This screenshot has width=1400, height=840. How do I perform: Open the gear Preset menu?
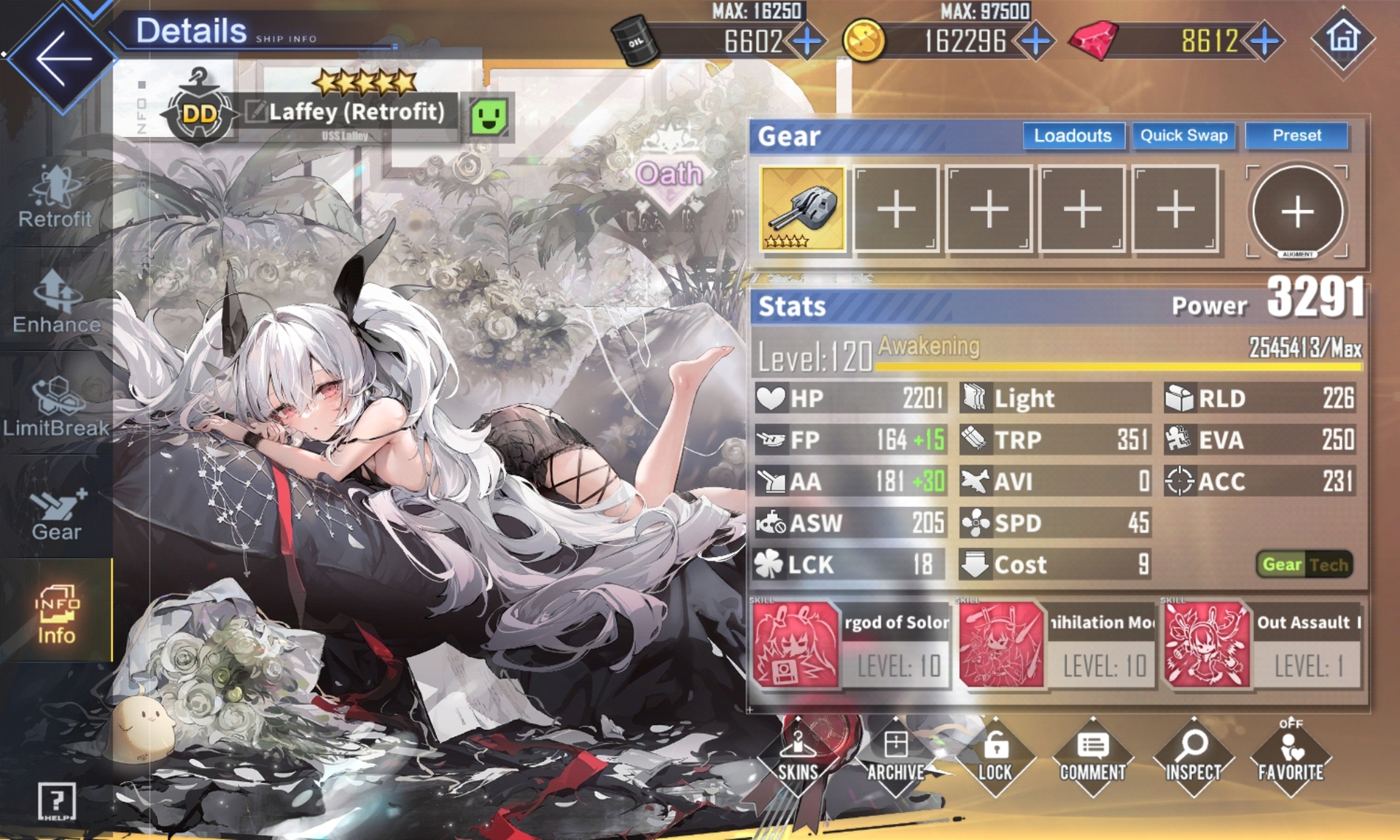[x=1296, y=136]
